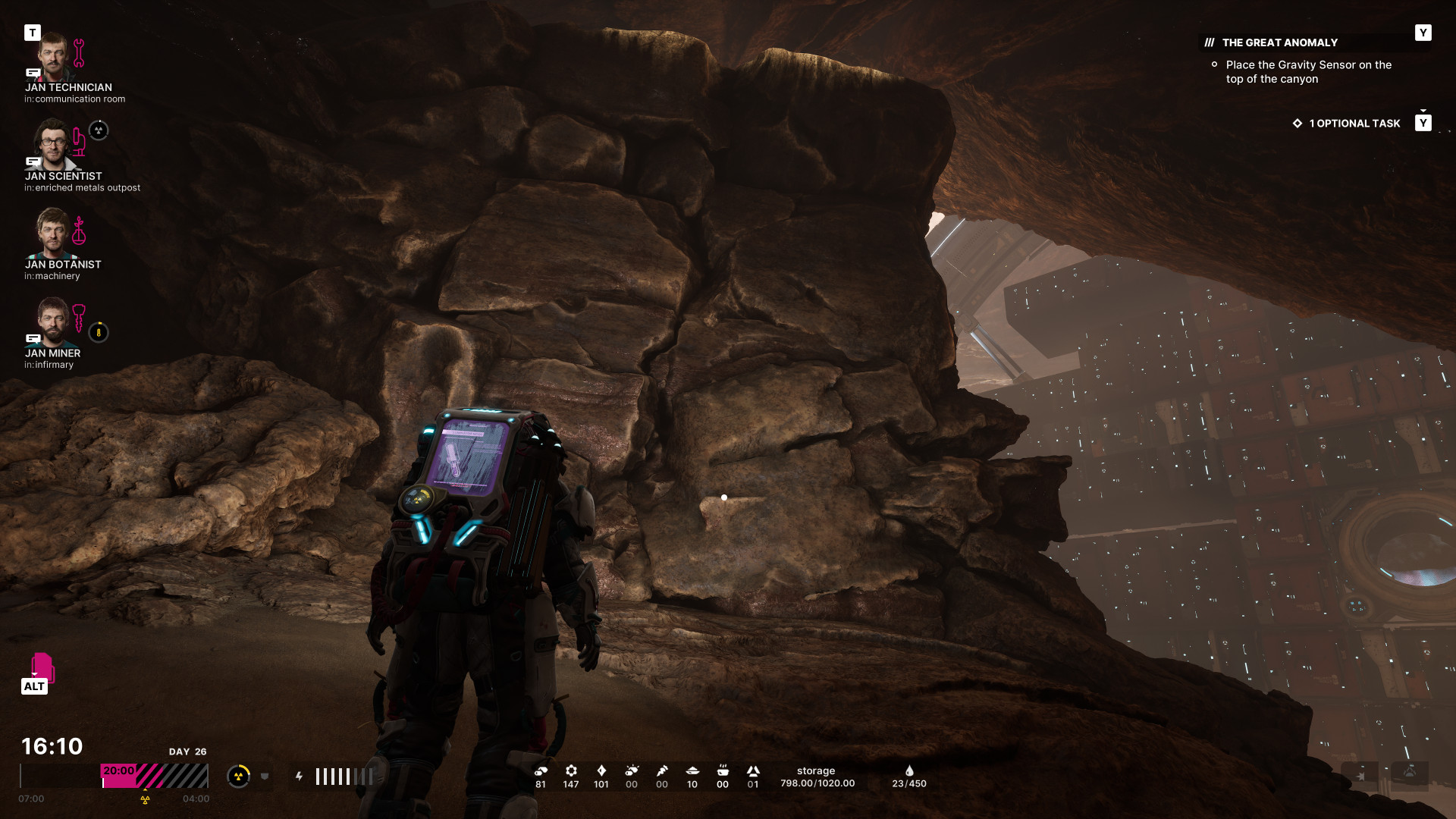Image resolution: width=1456 pixels, height=819 pixels.
Task: Click the diamond-shaped resource icon
Action: [601, 770]
